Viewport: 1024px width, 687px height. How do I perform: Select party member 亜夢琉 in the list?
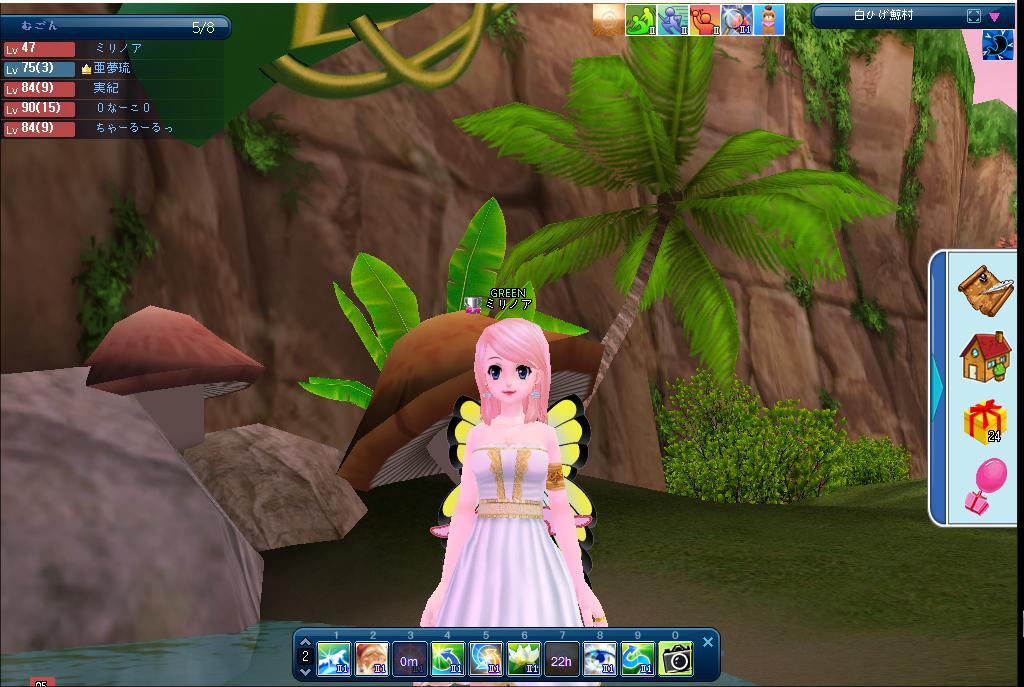pos(112,68)
